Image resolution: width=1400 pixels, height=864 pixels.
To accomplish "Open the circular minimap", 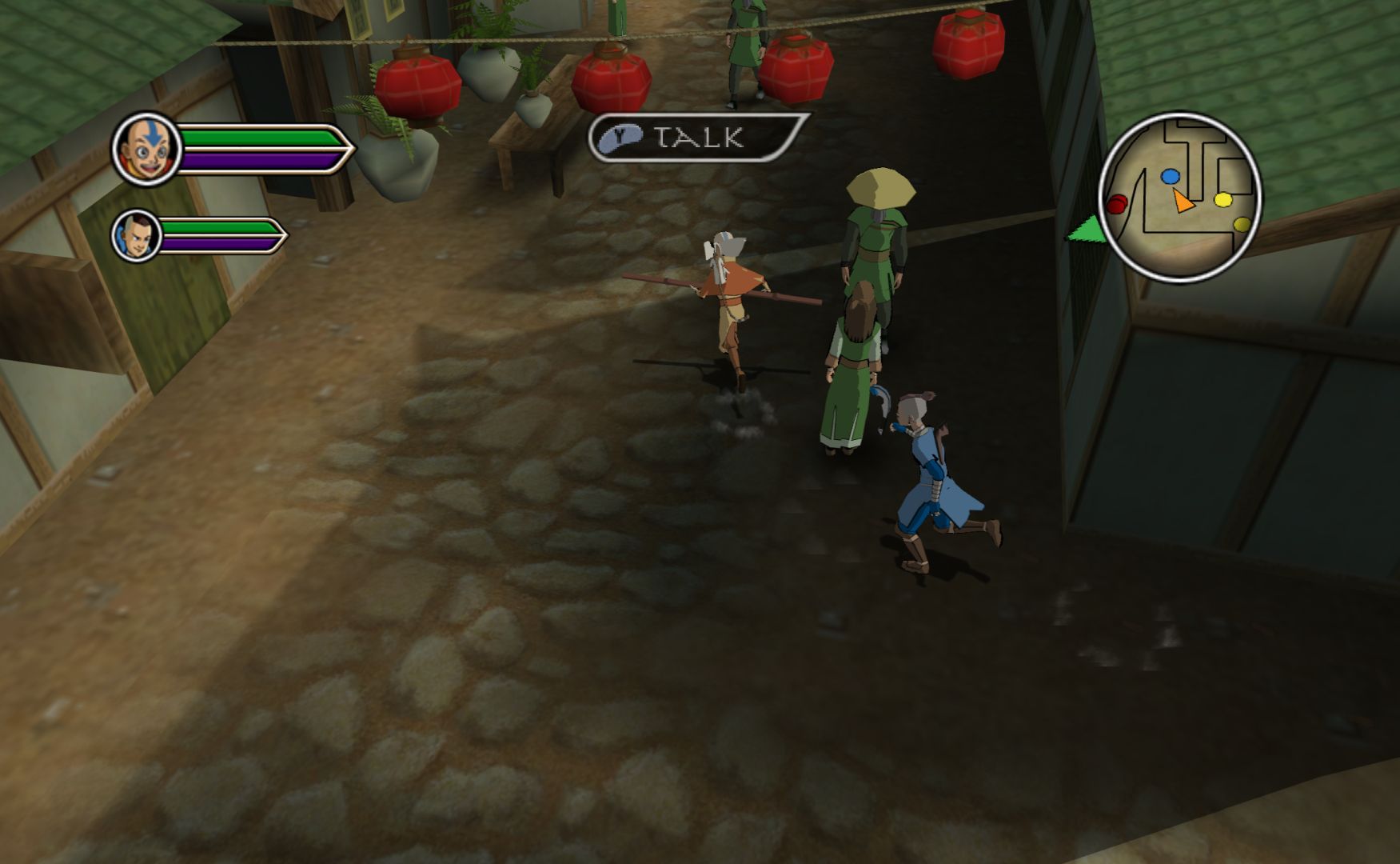I will [1179, 196].
